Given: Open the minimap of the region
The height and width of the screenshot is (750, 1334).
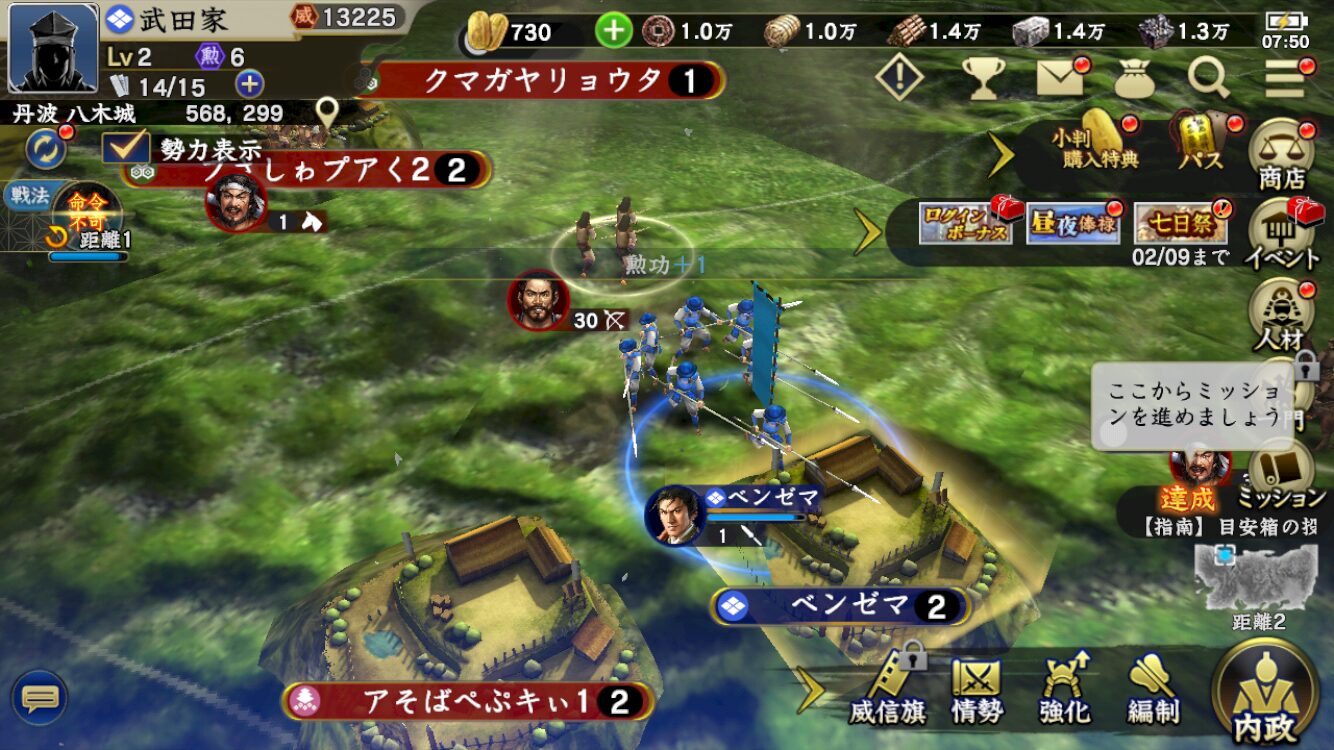Looking at the screenshot, I should 1257,578.
